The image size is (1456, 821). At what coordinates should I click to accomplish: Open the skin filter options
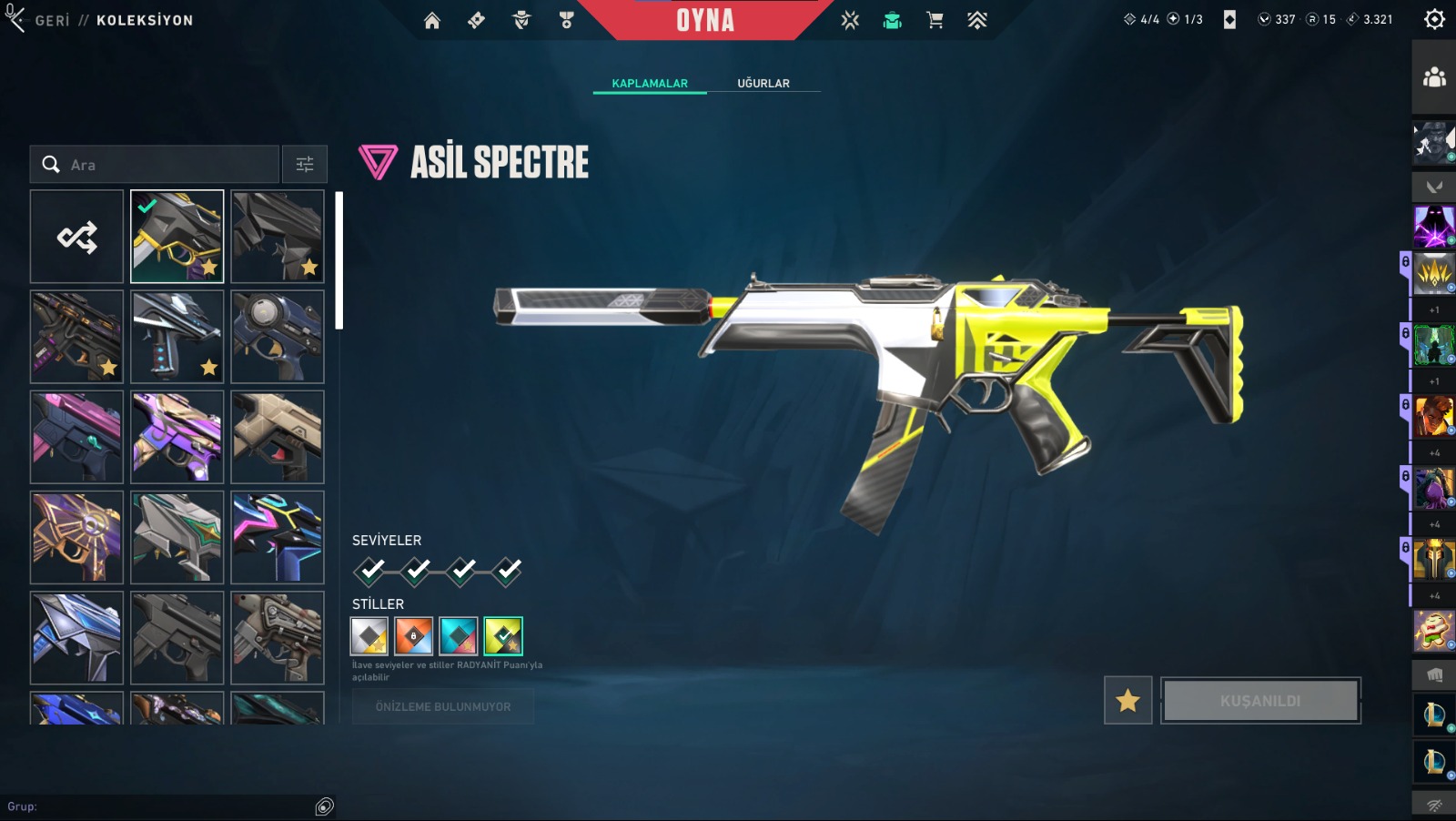[x=305, y=165]
